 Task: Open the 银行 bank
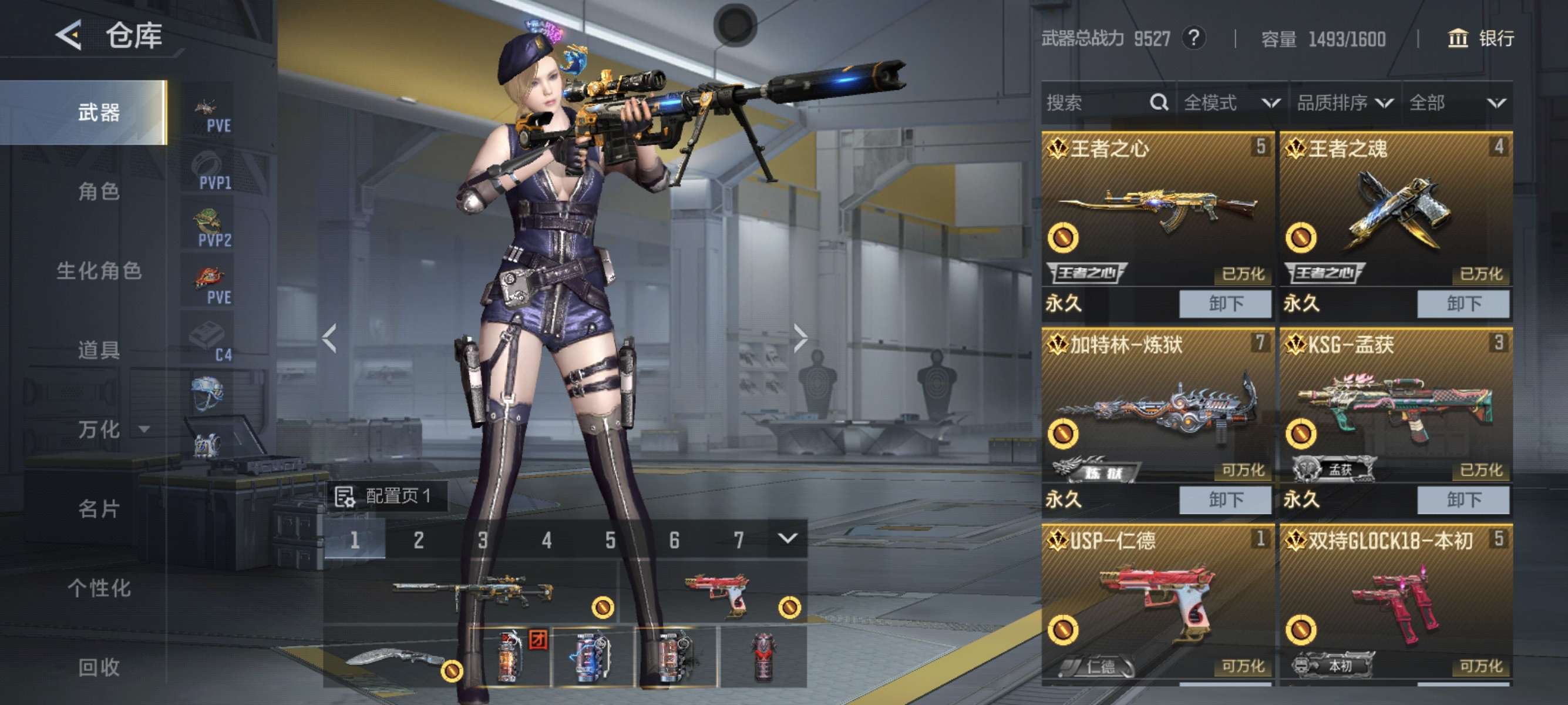(x=1480, y=38)
